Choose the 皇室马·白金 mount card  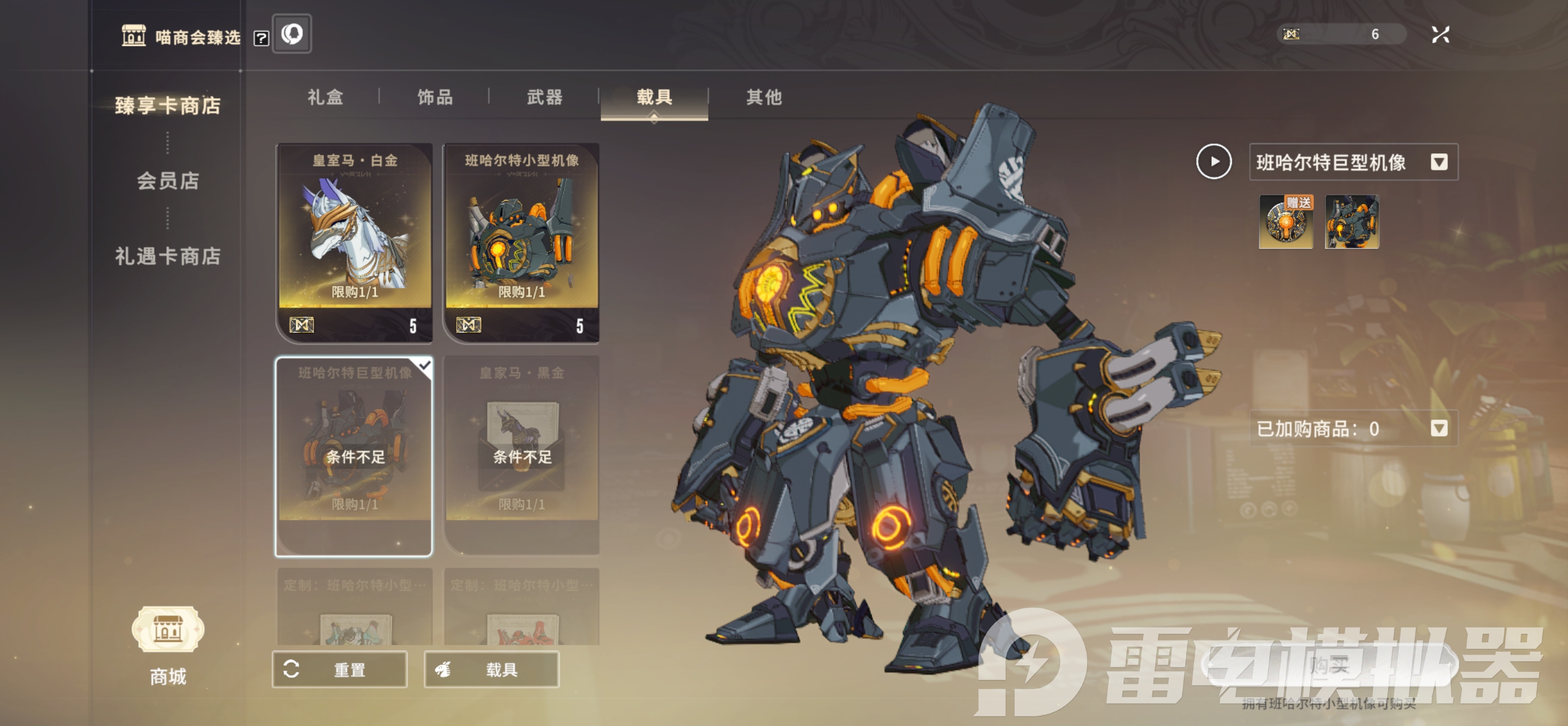(x=355, y=242)
